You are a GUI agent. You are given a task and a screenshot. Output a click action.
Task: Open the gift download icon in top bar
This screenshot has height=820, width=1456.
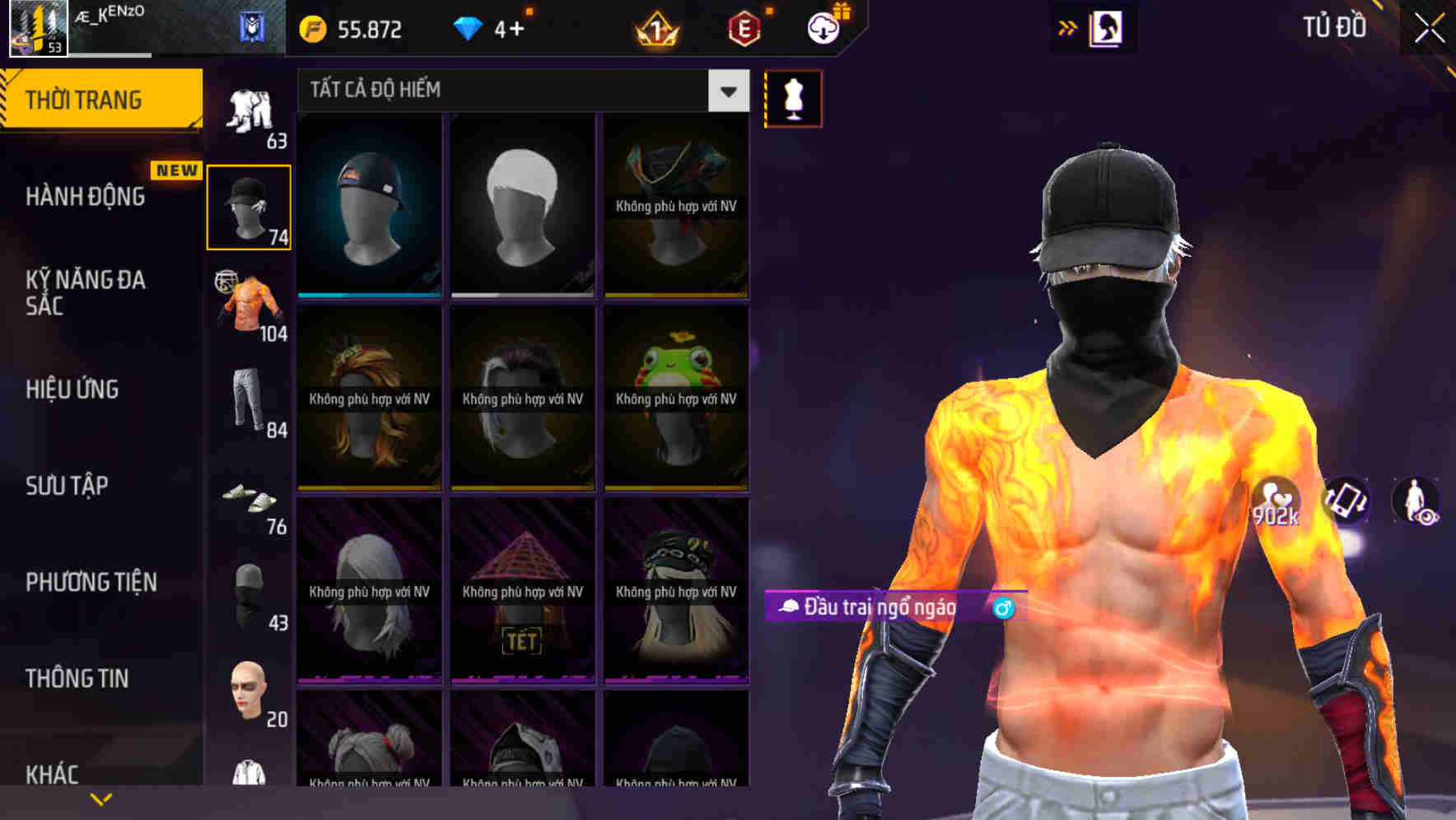(825, 26)
